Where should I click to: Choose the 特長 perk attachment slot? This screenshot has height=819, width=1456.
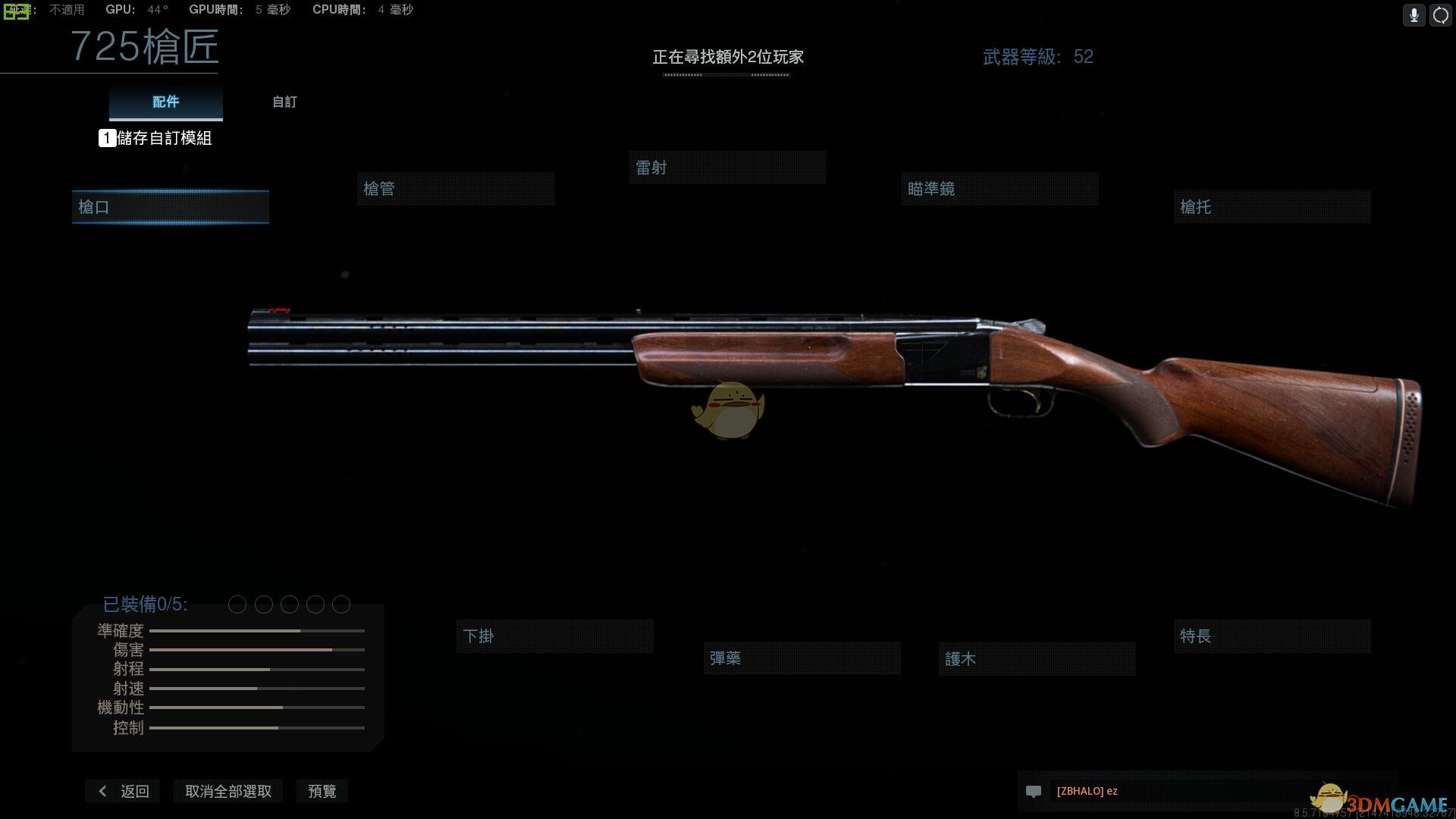click(1272, 636)
